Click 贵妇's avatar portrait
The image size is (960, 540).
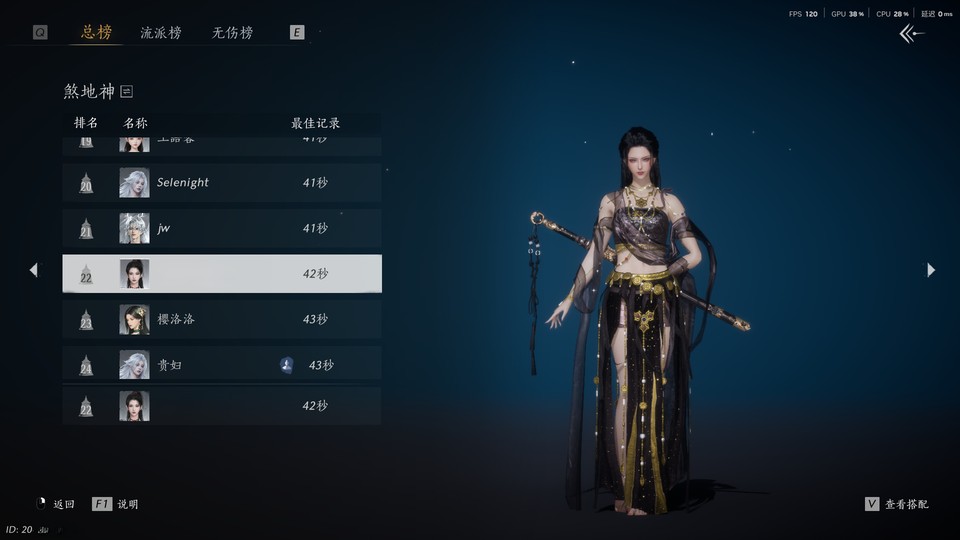tap(134, 365)
